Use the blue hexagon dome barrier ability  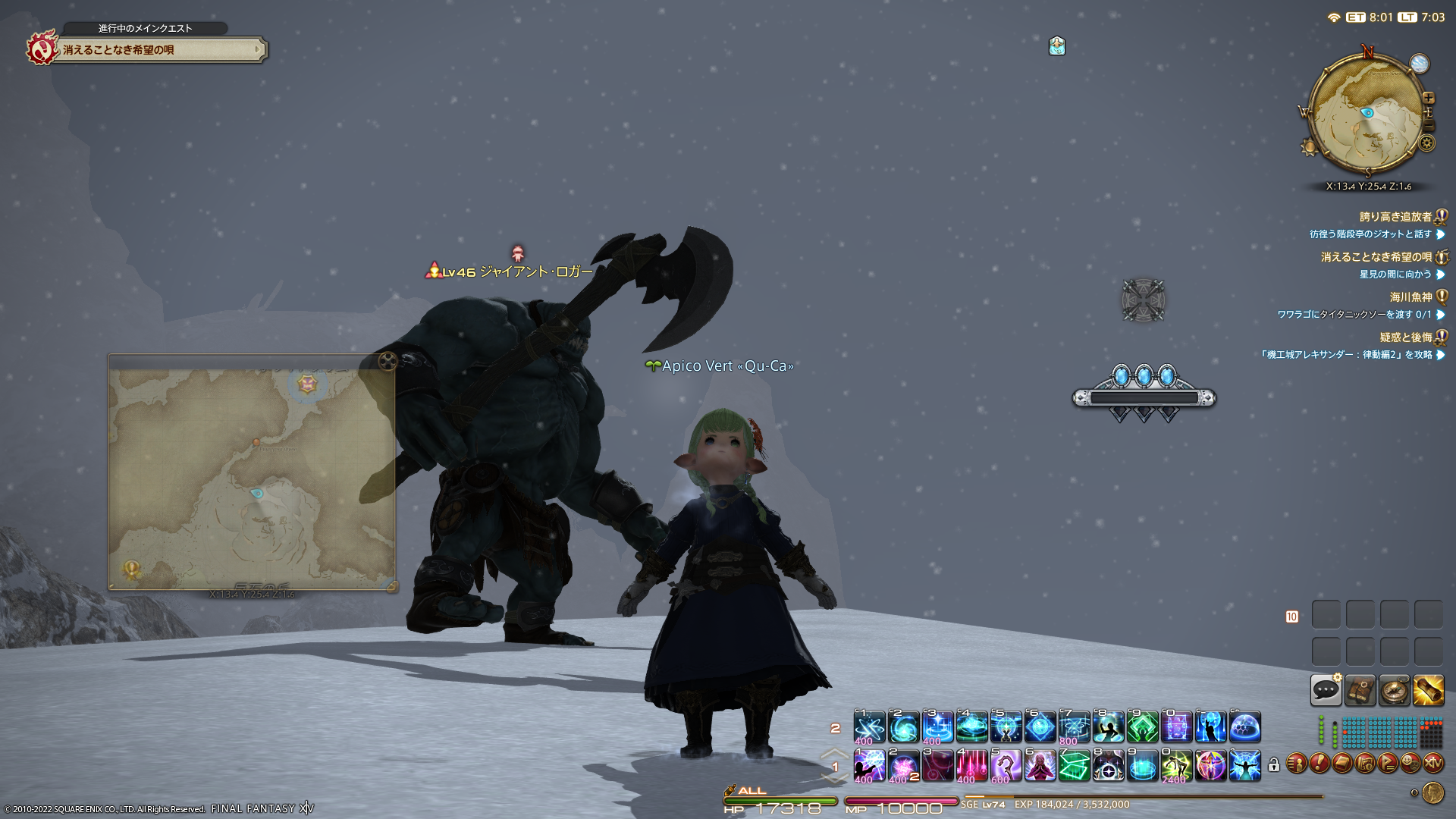pos(1244,727)
